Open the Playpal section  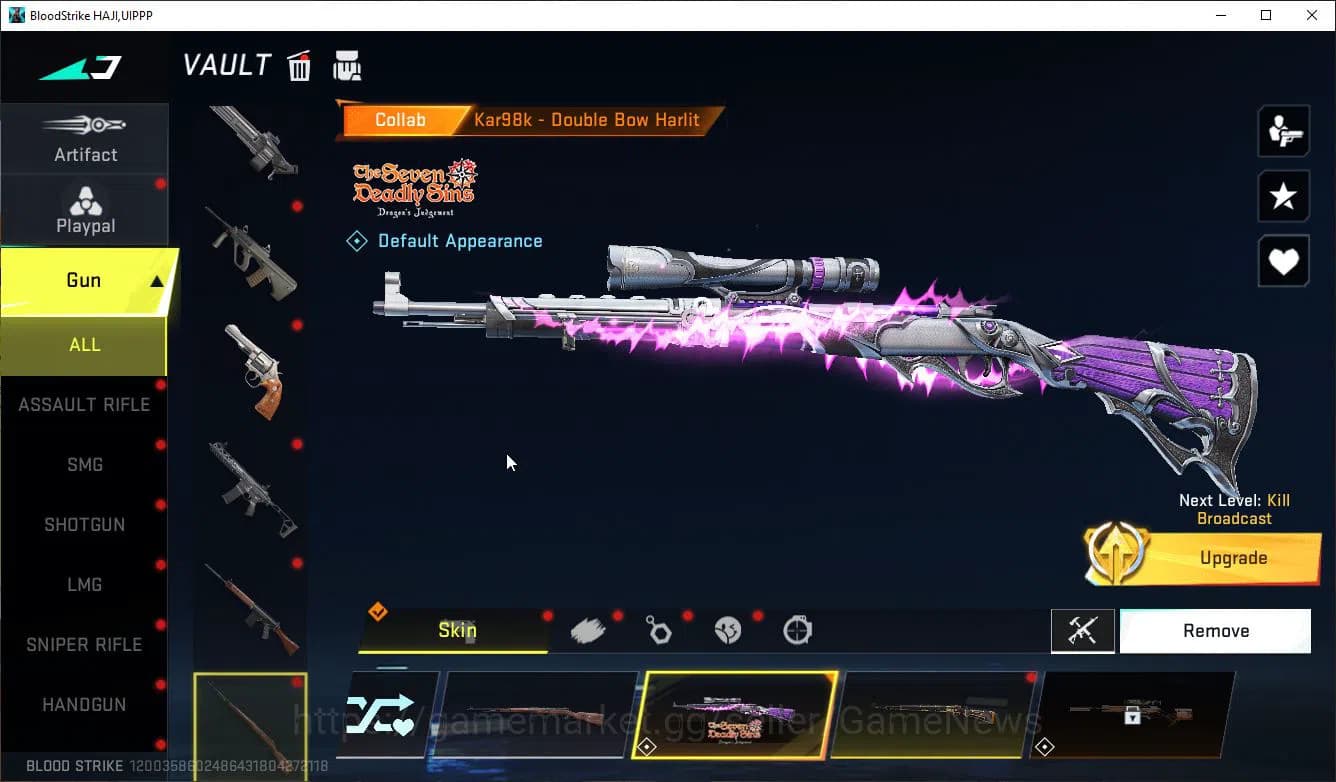click(x=85, y=210)
